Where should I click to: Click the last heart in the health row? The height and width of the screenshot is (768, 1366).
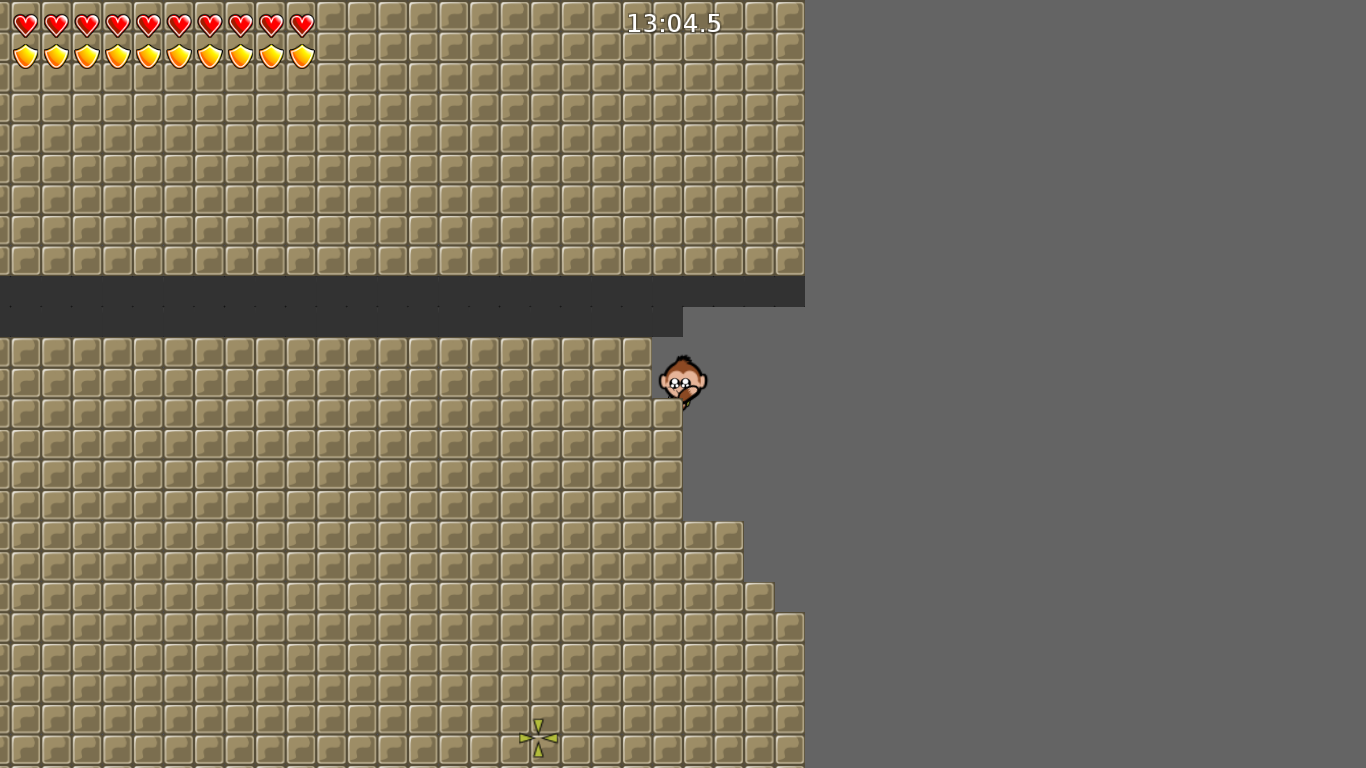303,24
